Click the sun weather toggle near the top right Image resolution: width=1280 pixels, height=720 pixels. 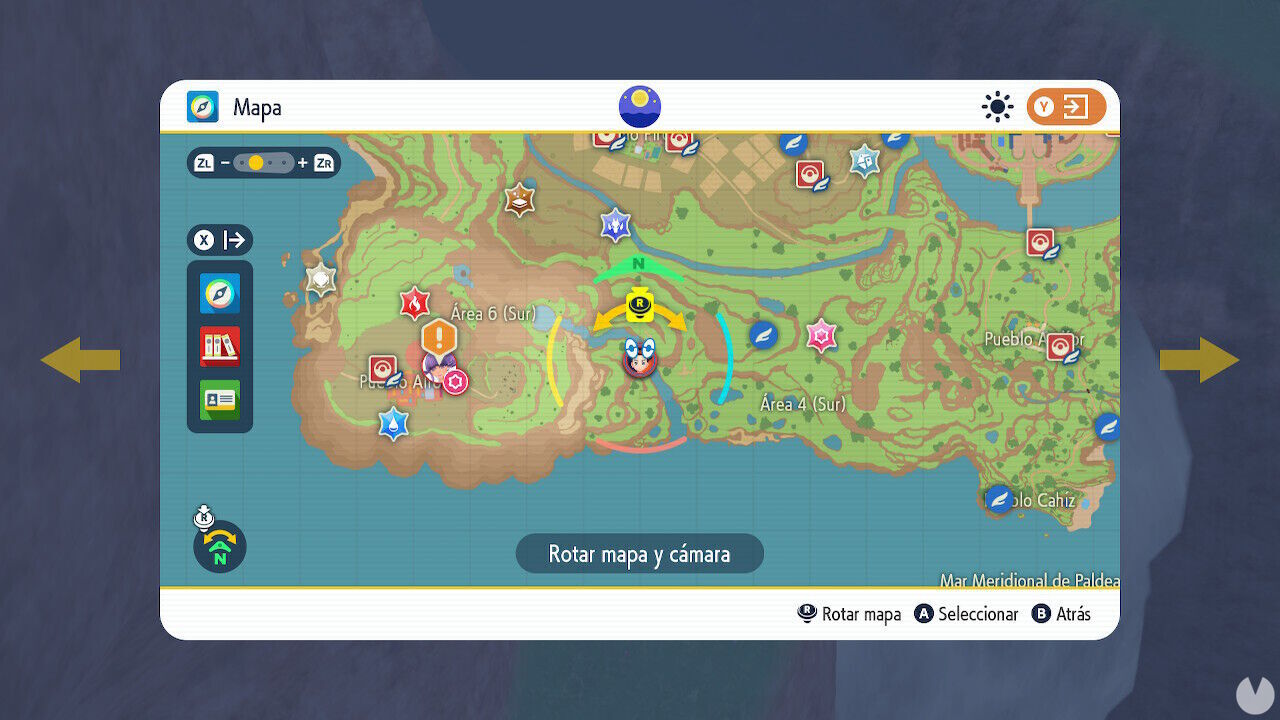(x=997, y=107)
